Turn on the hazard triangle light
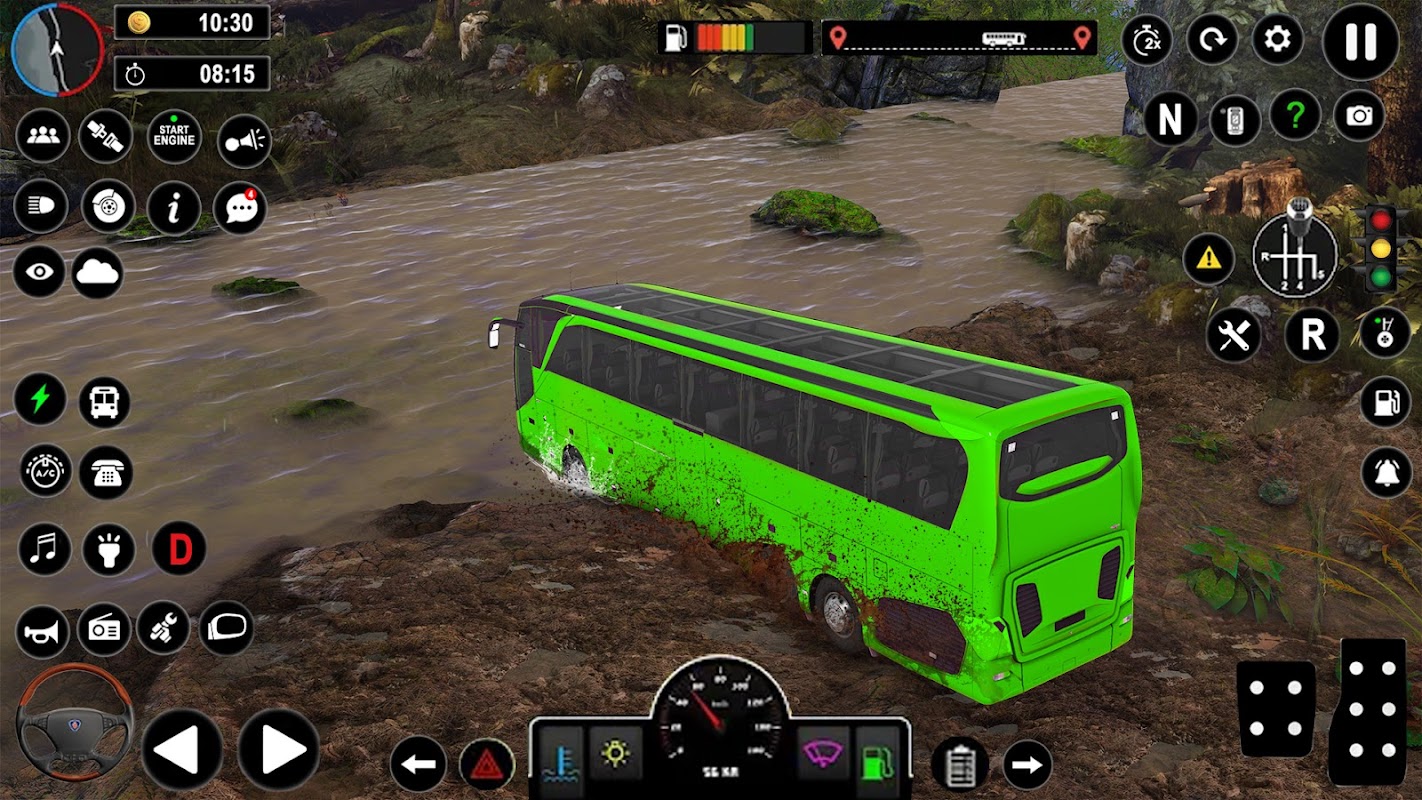Viewport: 1422px width, 800px height. [486, 766]
